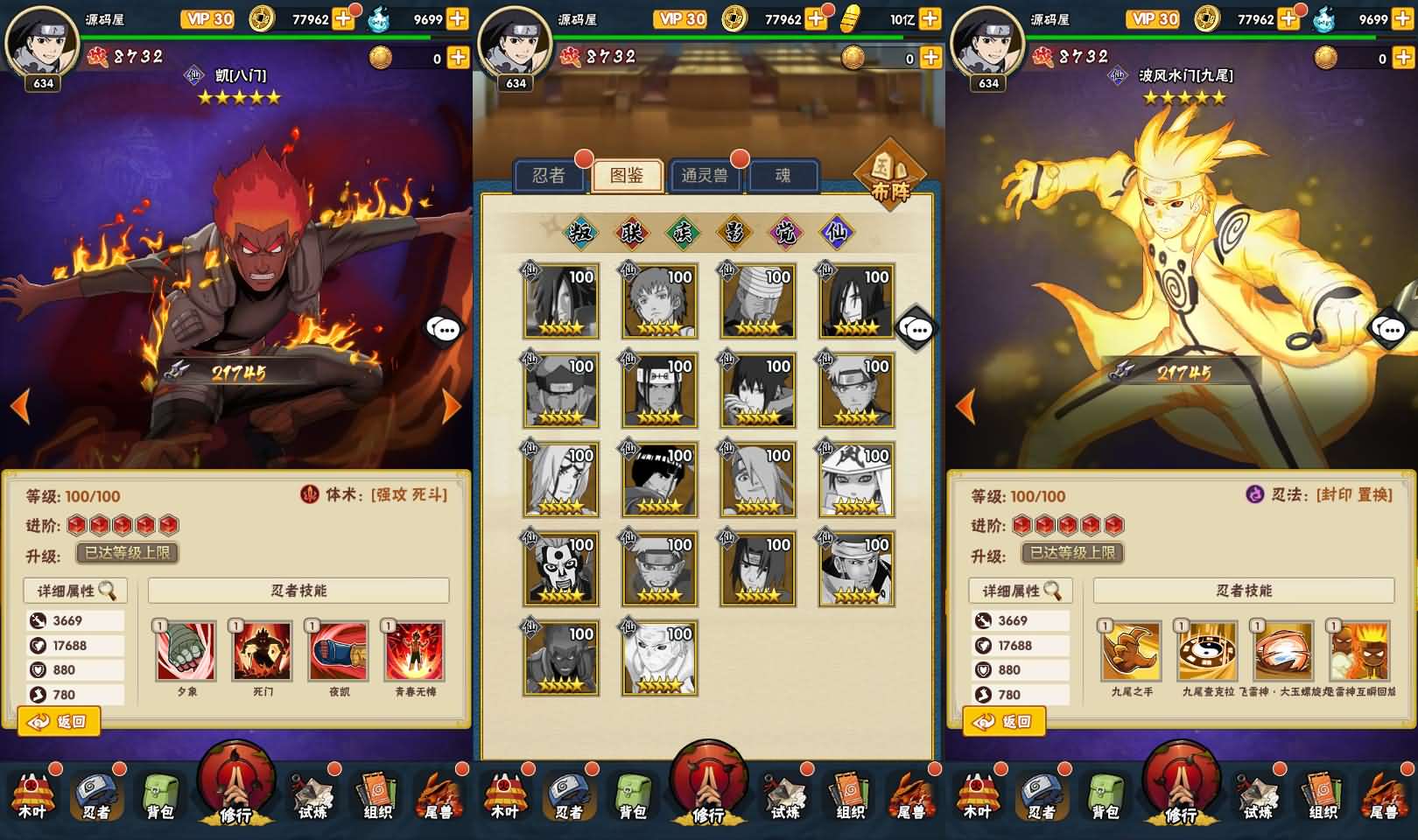Filter ninjas by the 叛 faction icon
Image resolution: width=1418 pixels, height=840 pixels.
pyautogui.click(x=580, y=232)
